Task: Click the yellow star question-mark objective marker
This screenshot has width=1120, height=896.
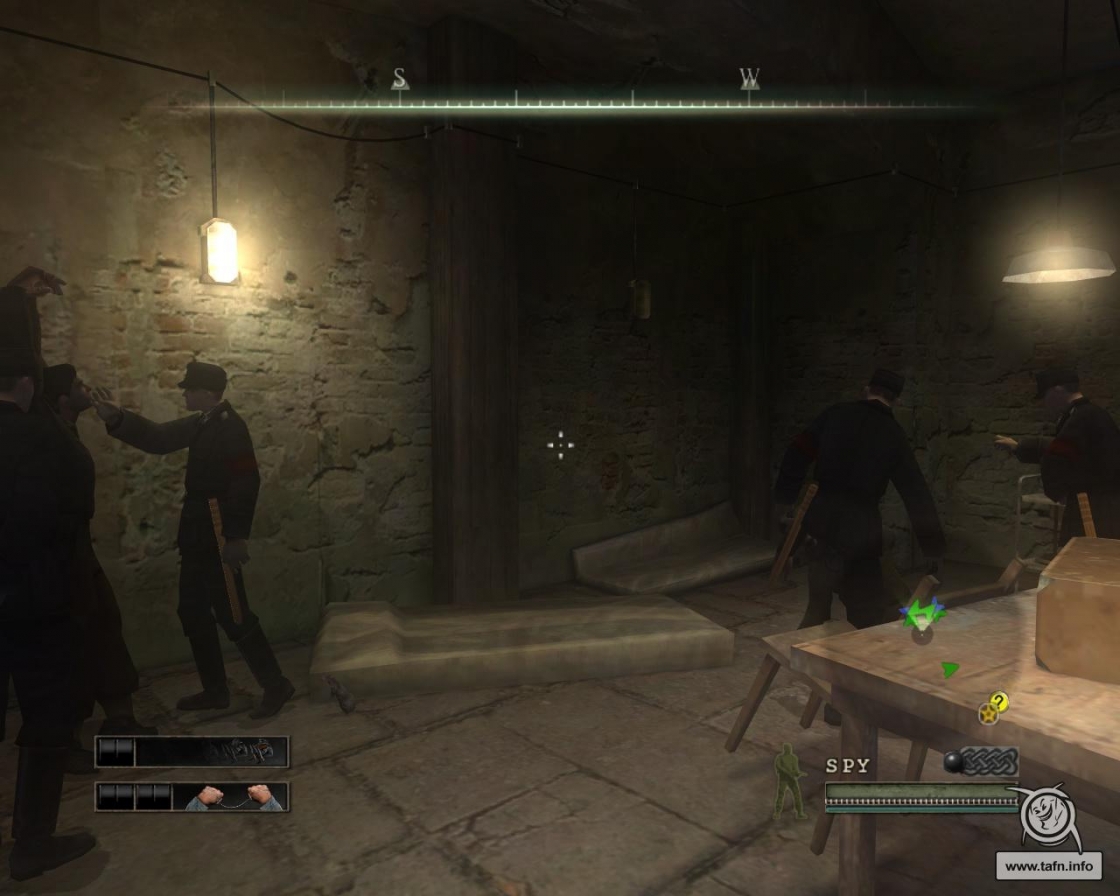Action: click(992, 709)
